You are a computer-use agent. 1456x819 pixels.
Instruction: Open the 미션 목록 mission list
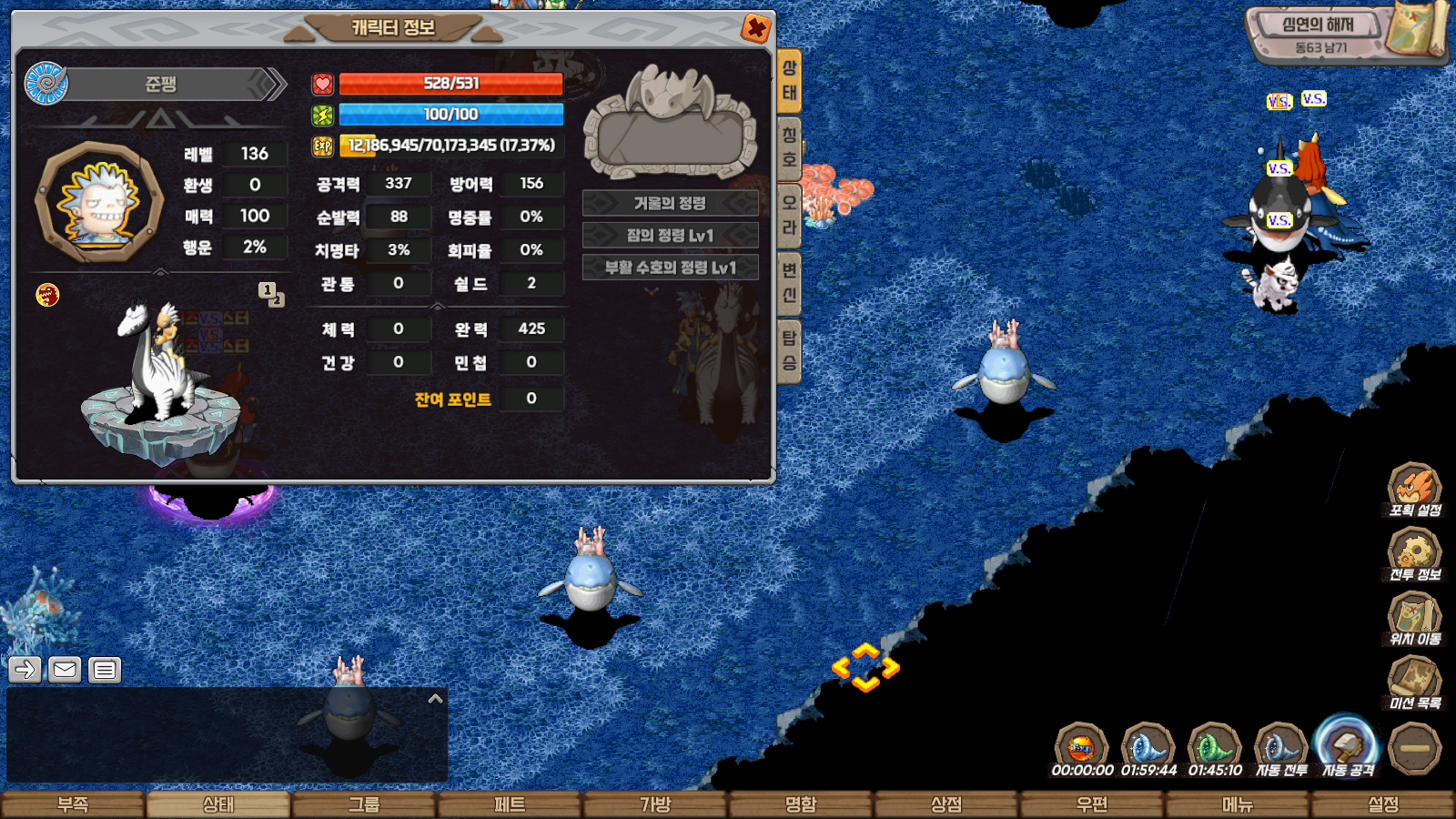click(1414, 682)
